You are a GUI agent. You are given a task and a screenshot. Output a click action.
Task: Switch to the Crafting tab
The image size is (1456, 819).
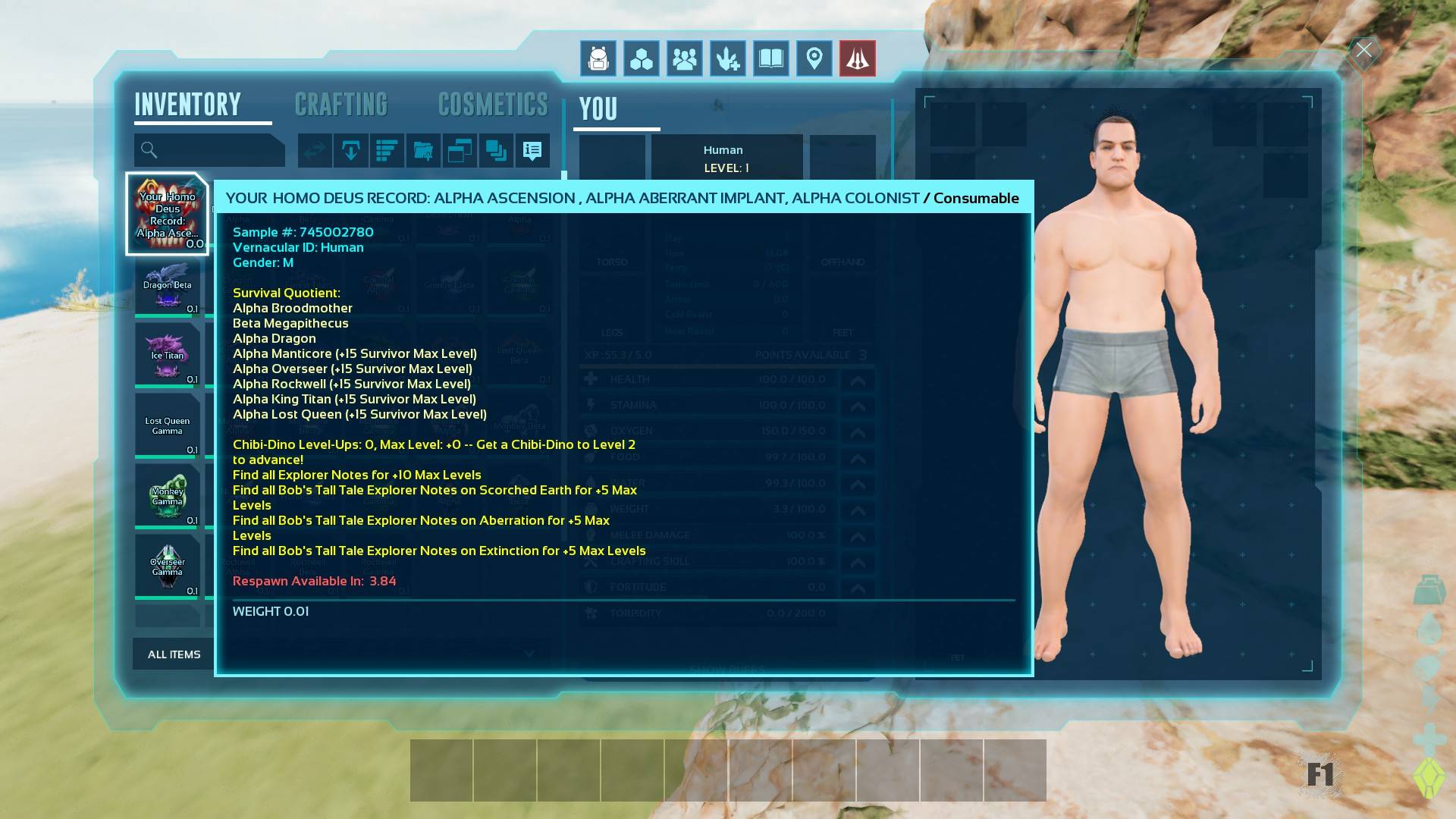pos(340,105)
